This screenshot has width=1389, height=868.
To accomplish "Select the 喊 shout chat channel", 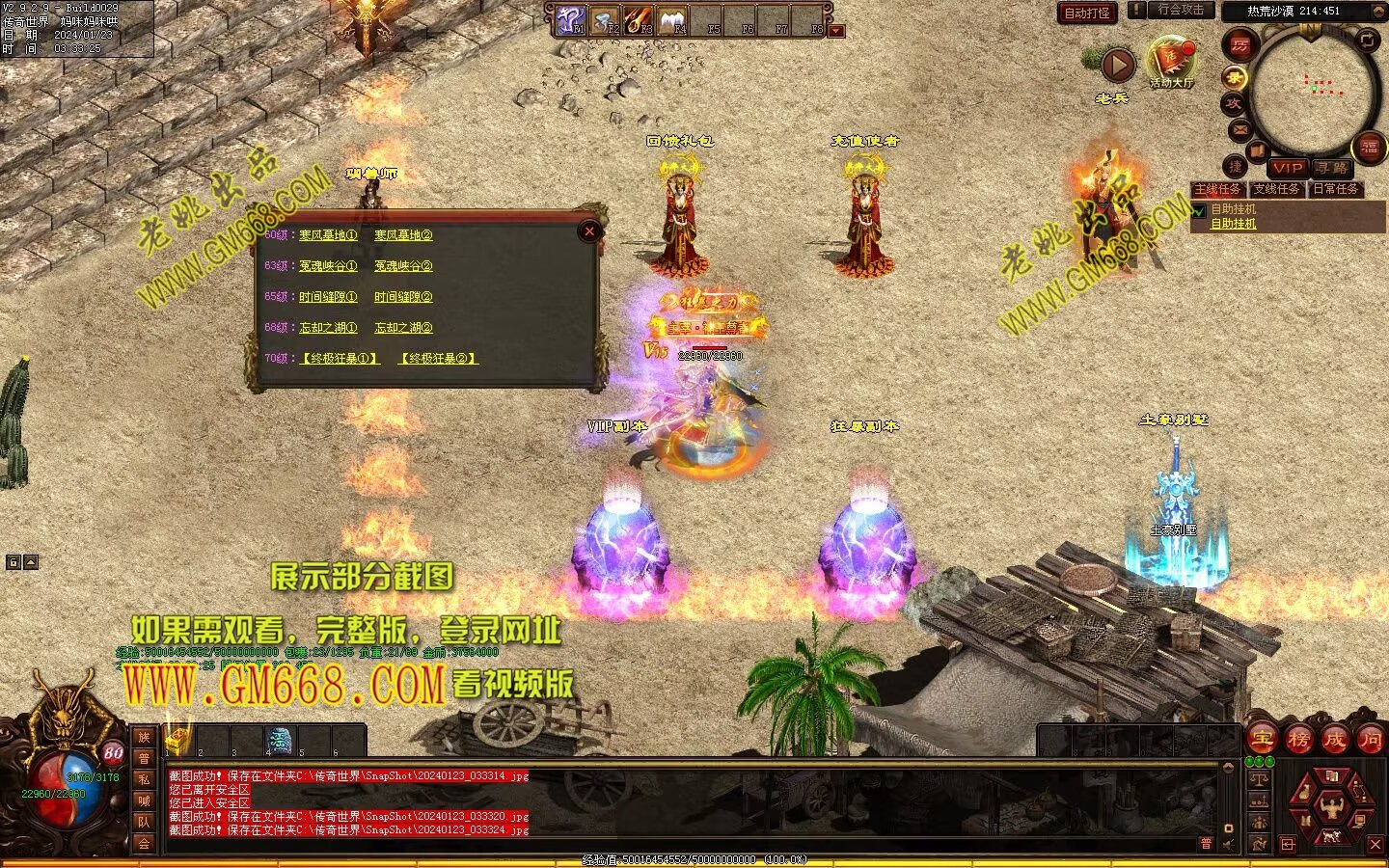I will pos(144,800).
